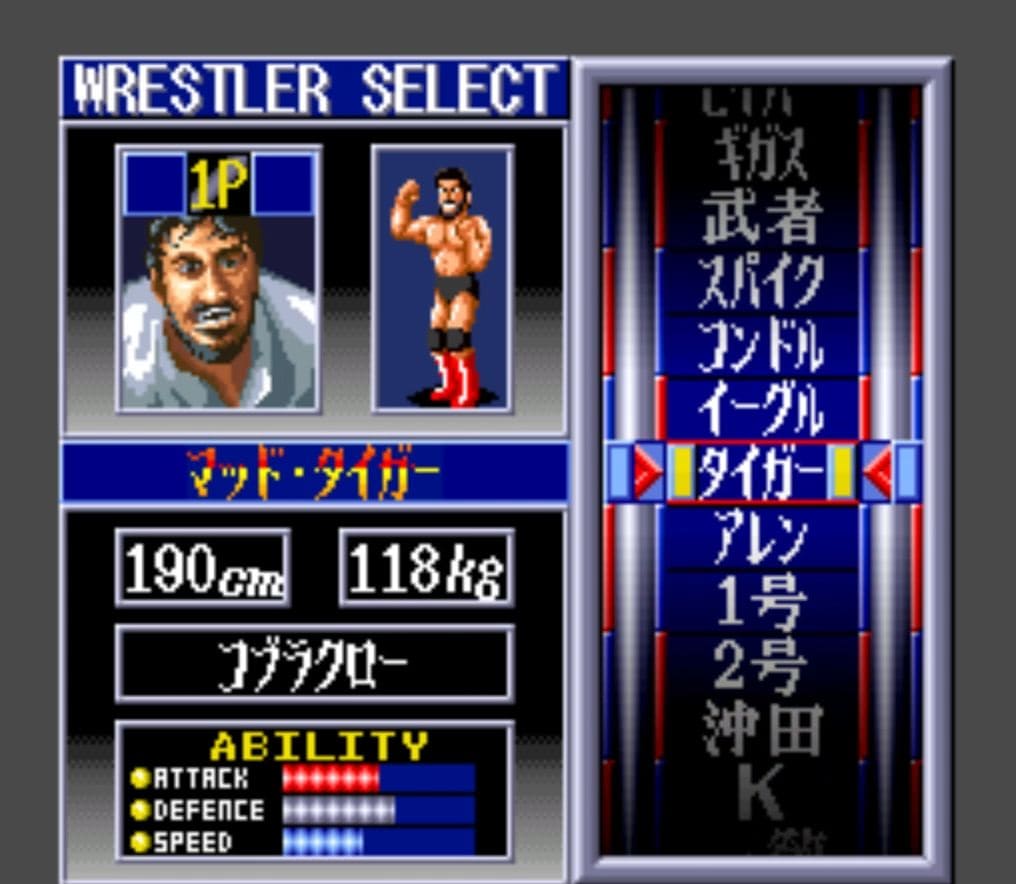
Task: Choose the K wrestler entry
Action: tap(762, 793)
